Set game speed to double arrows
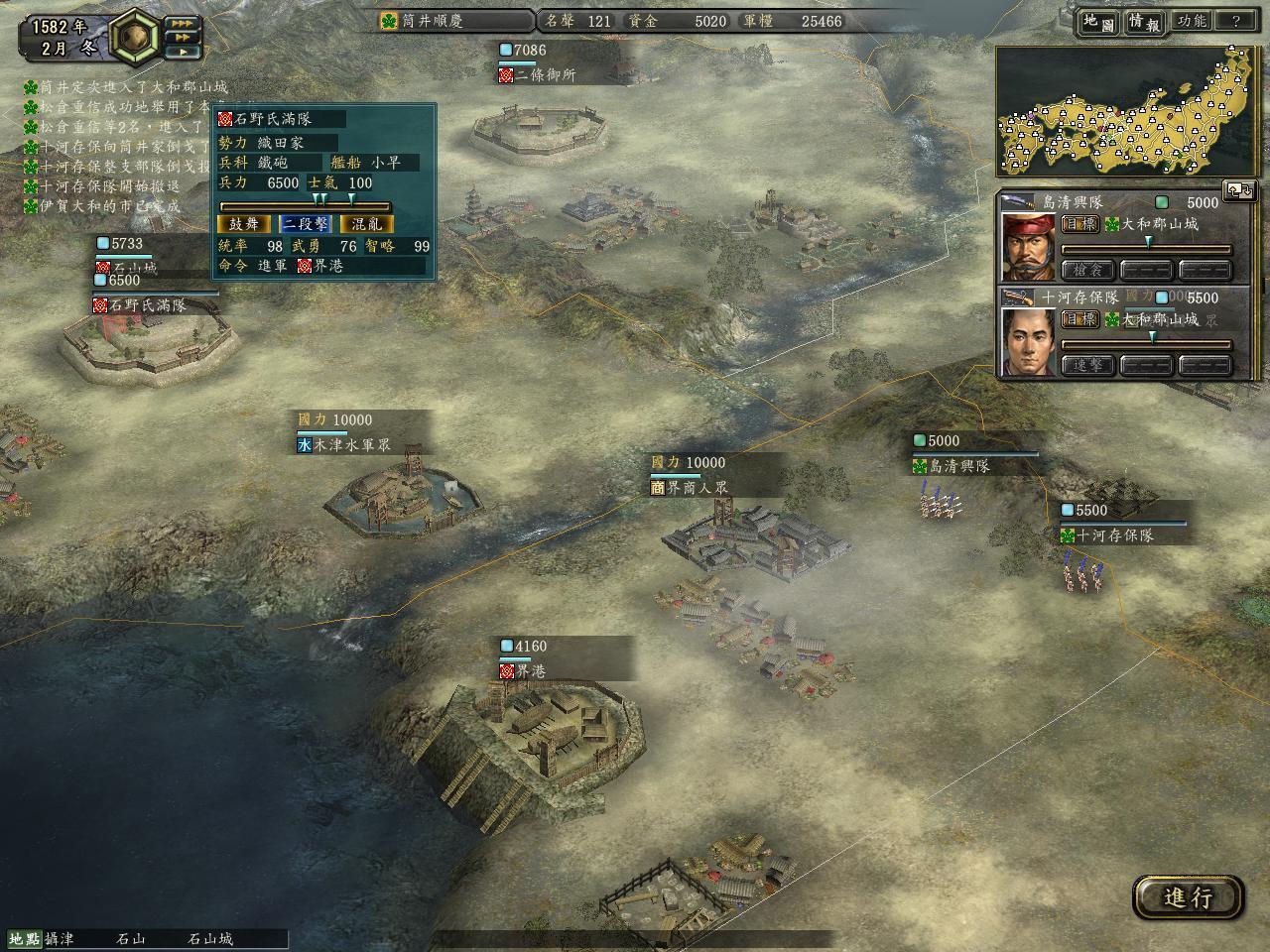1270x952 pixels. coord(182,38)
